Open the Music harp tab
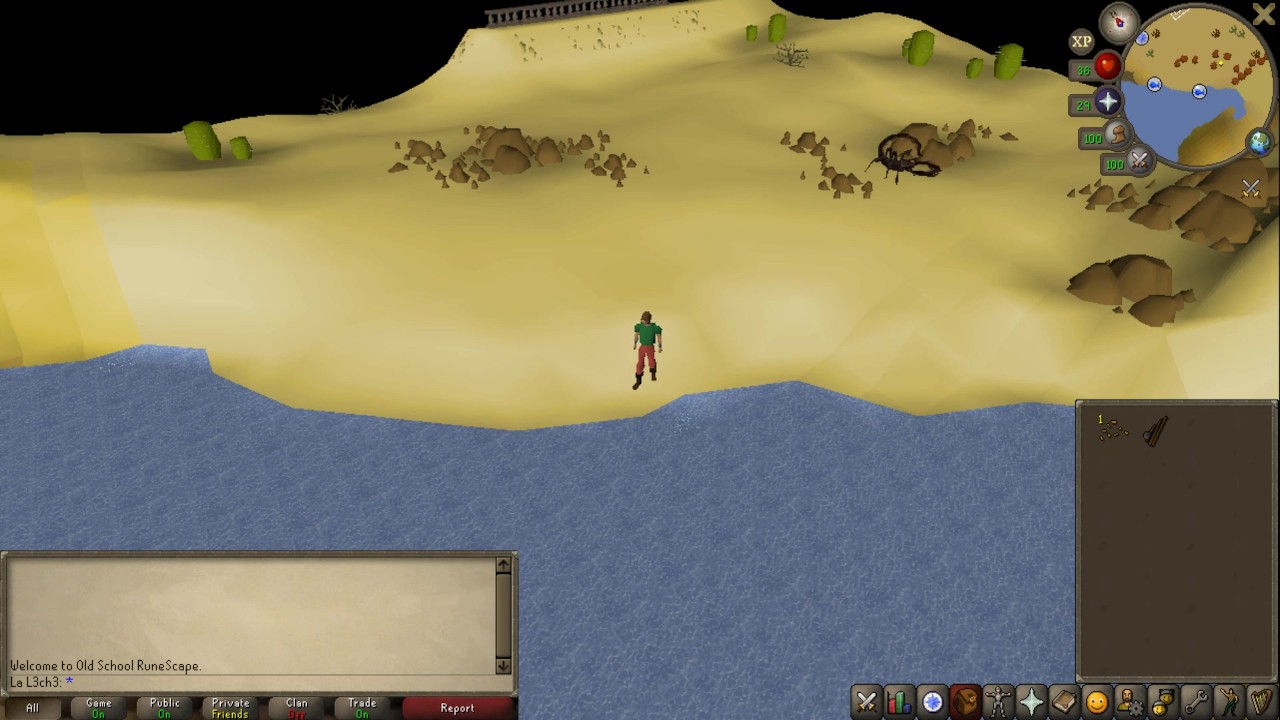The height and width of the screenshot is (720, 1280). pos(1262,702)
